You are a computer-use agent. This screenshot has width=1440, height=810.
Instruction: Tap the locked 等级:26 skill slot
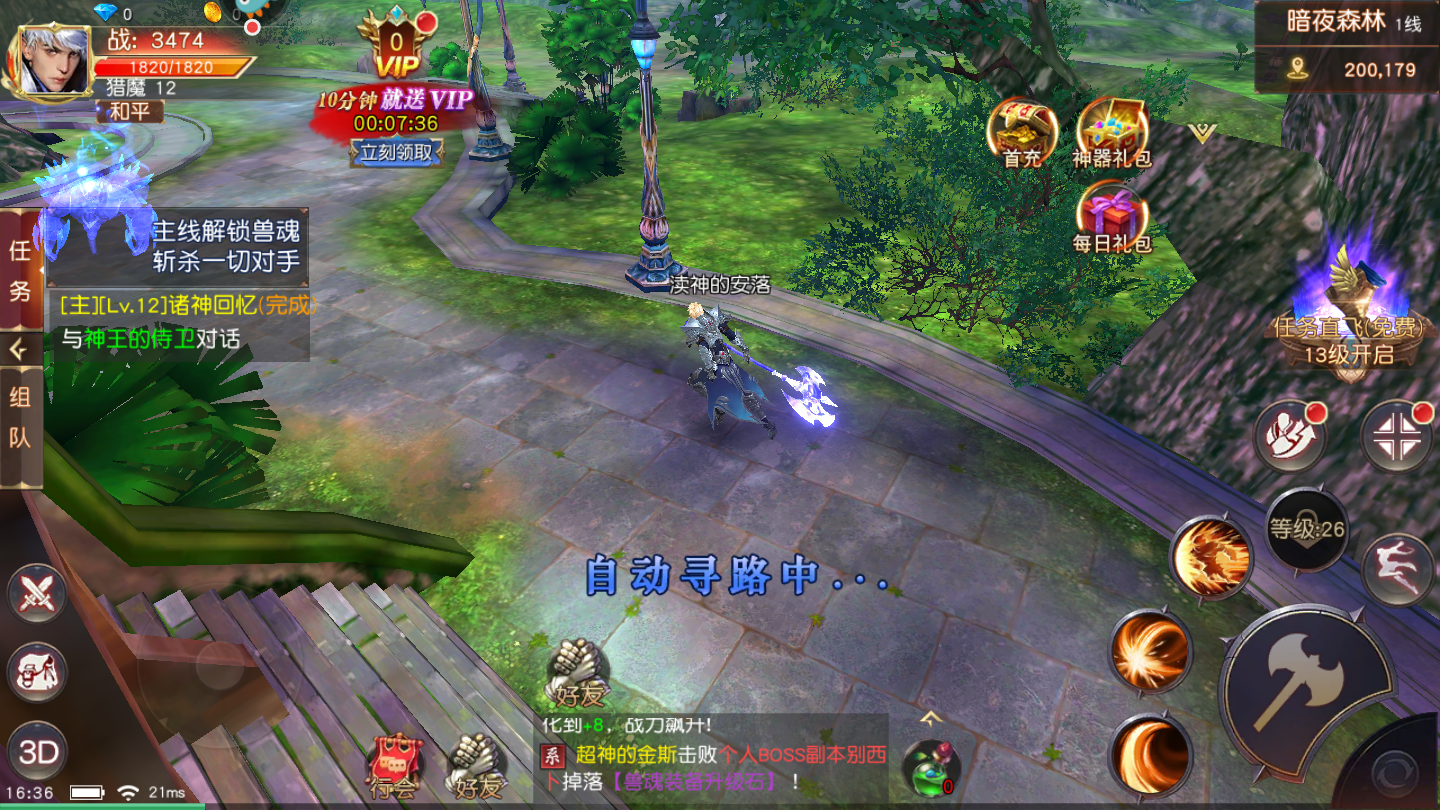(1307, 529)
